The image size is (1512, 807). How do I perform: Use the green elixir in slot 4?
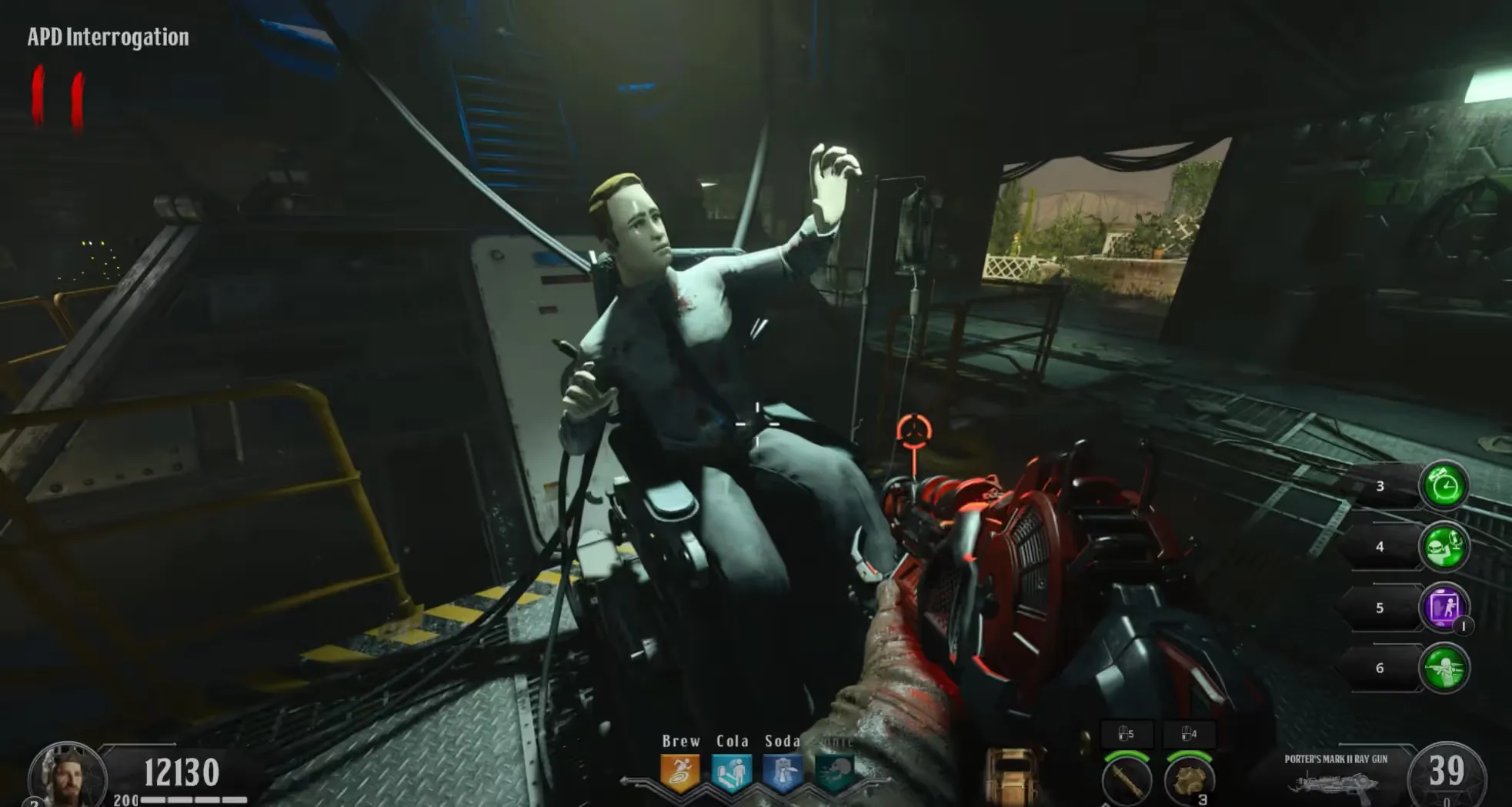tap(1444, 547)
